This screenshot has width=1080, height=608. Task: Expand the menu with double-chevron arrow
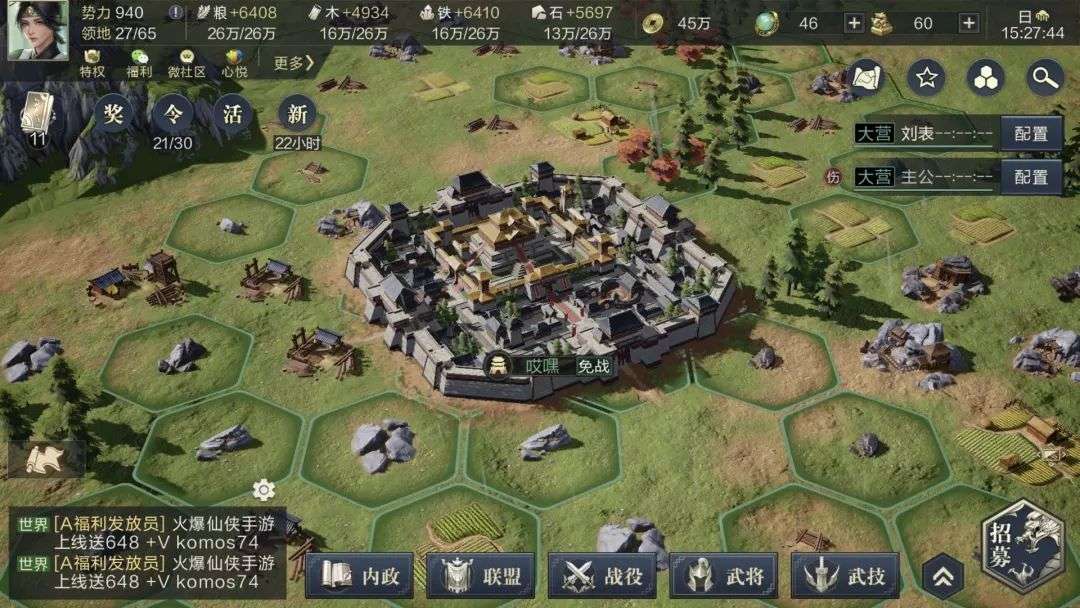(943, 575)
